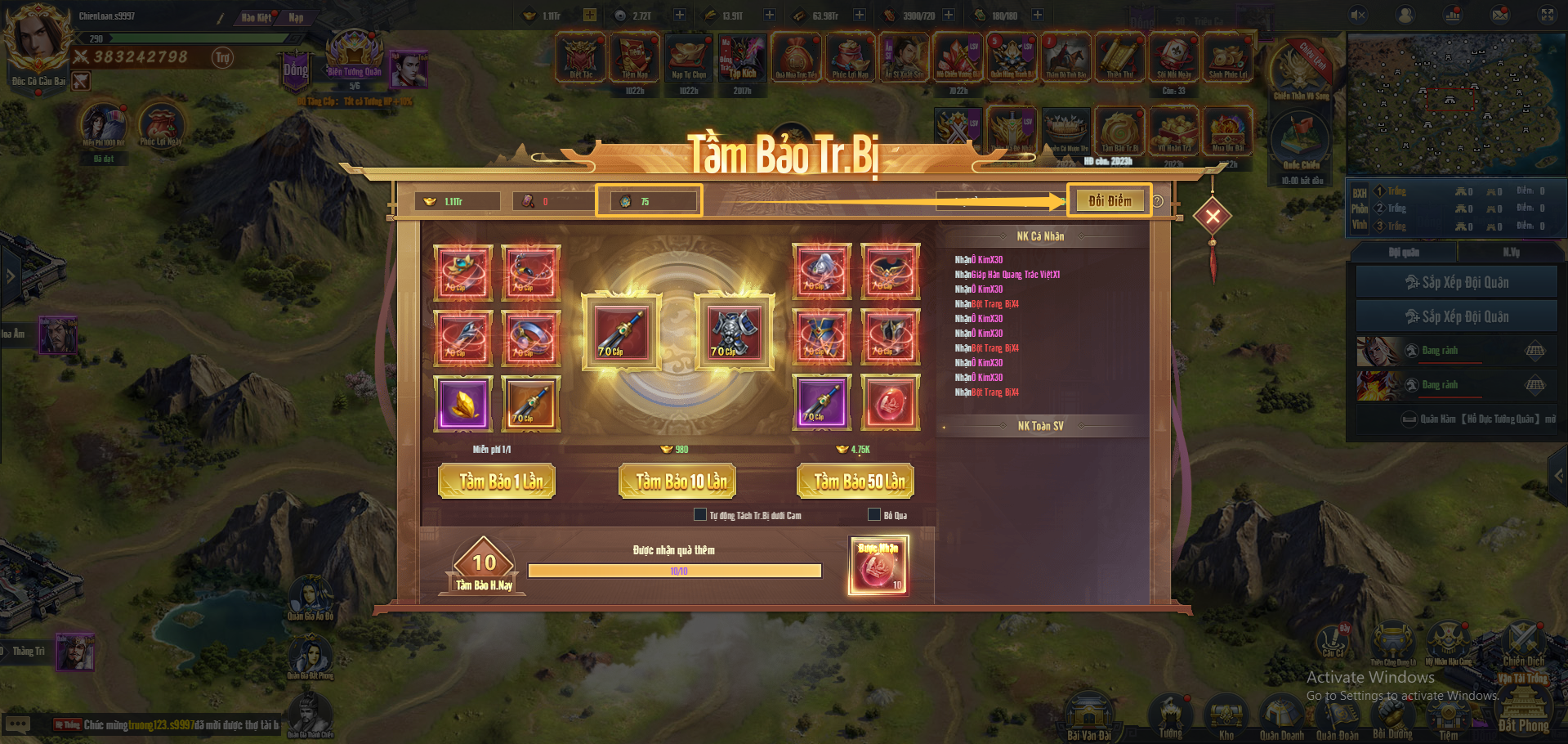Click the Tầm Bảo 1 Lần button
This screenshot has width=1568, height=744.
[x=497, y=482]
